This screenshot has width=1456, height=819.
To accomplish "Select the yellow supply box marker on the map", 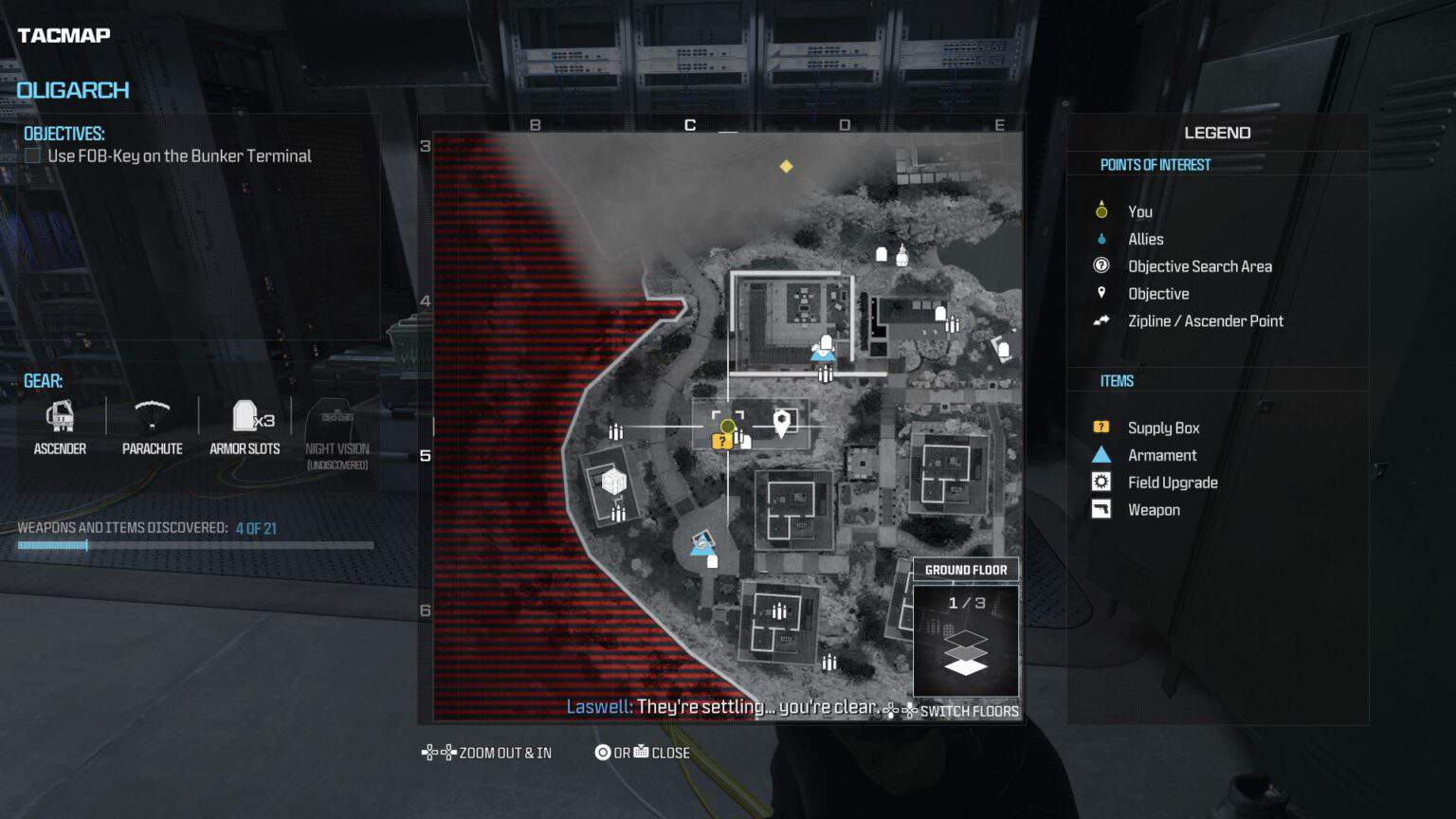I will coord(723,439).
